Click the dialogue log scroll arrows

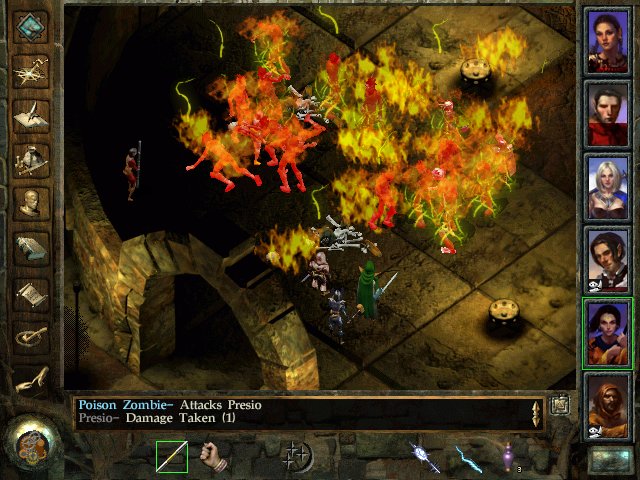[x=537, y=413]
